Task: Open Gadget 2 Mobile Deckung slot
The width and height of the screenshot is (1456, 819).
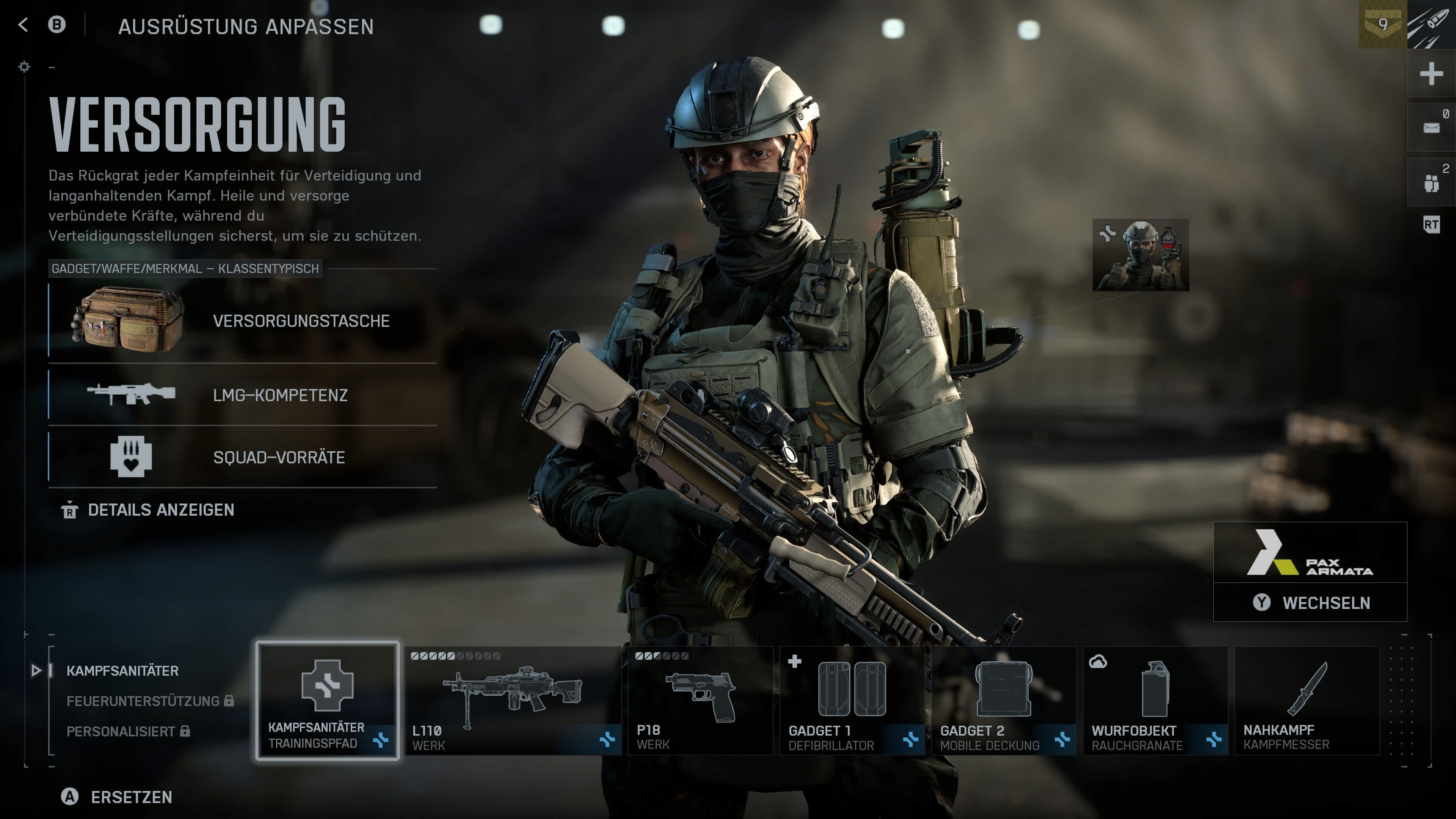Action: [x=1003, y=701]
